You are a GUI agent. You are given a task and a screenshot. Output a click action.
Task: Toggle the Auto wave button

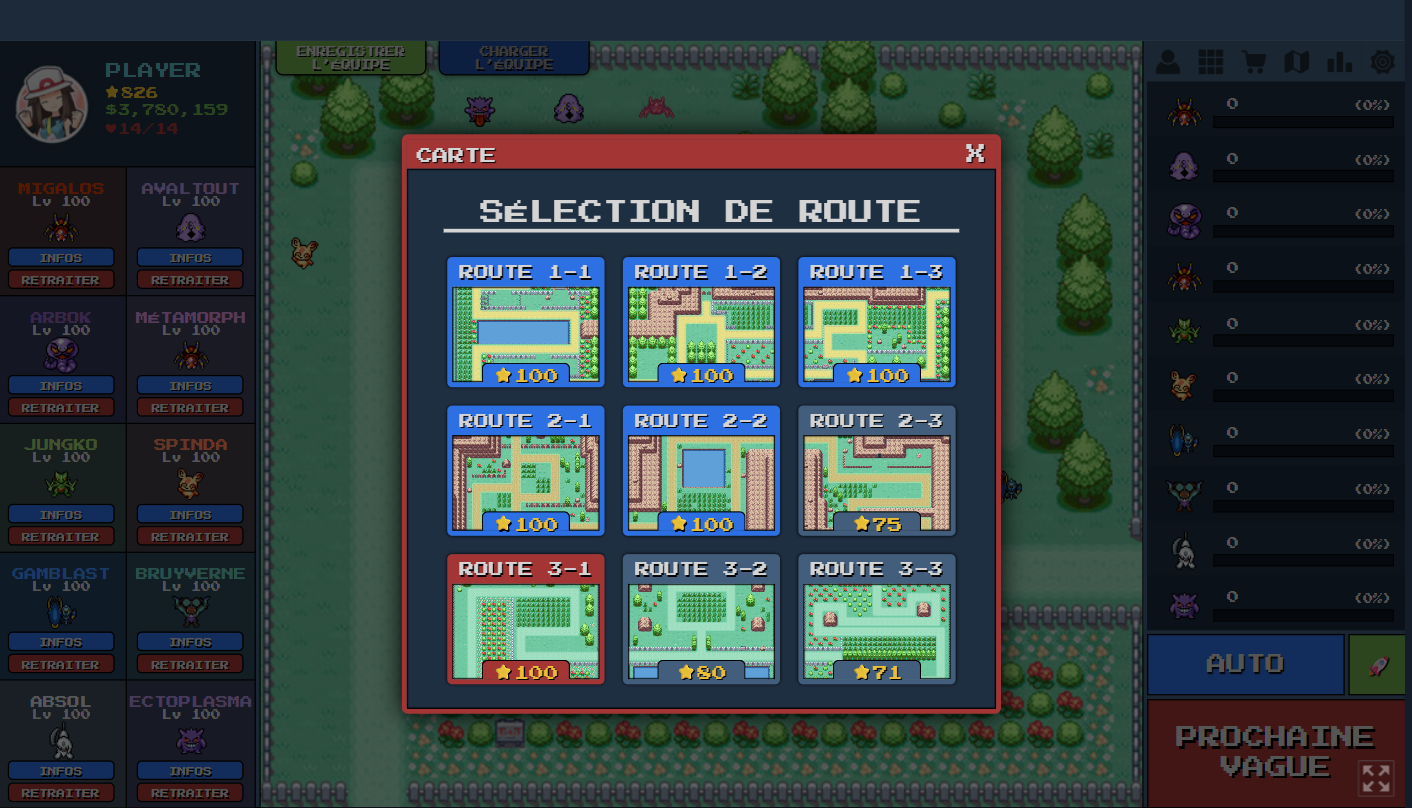1245,664
